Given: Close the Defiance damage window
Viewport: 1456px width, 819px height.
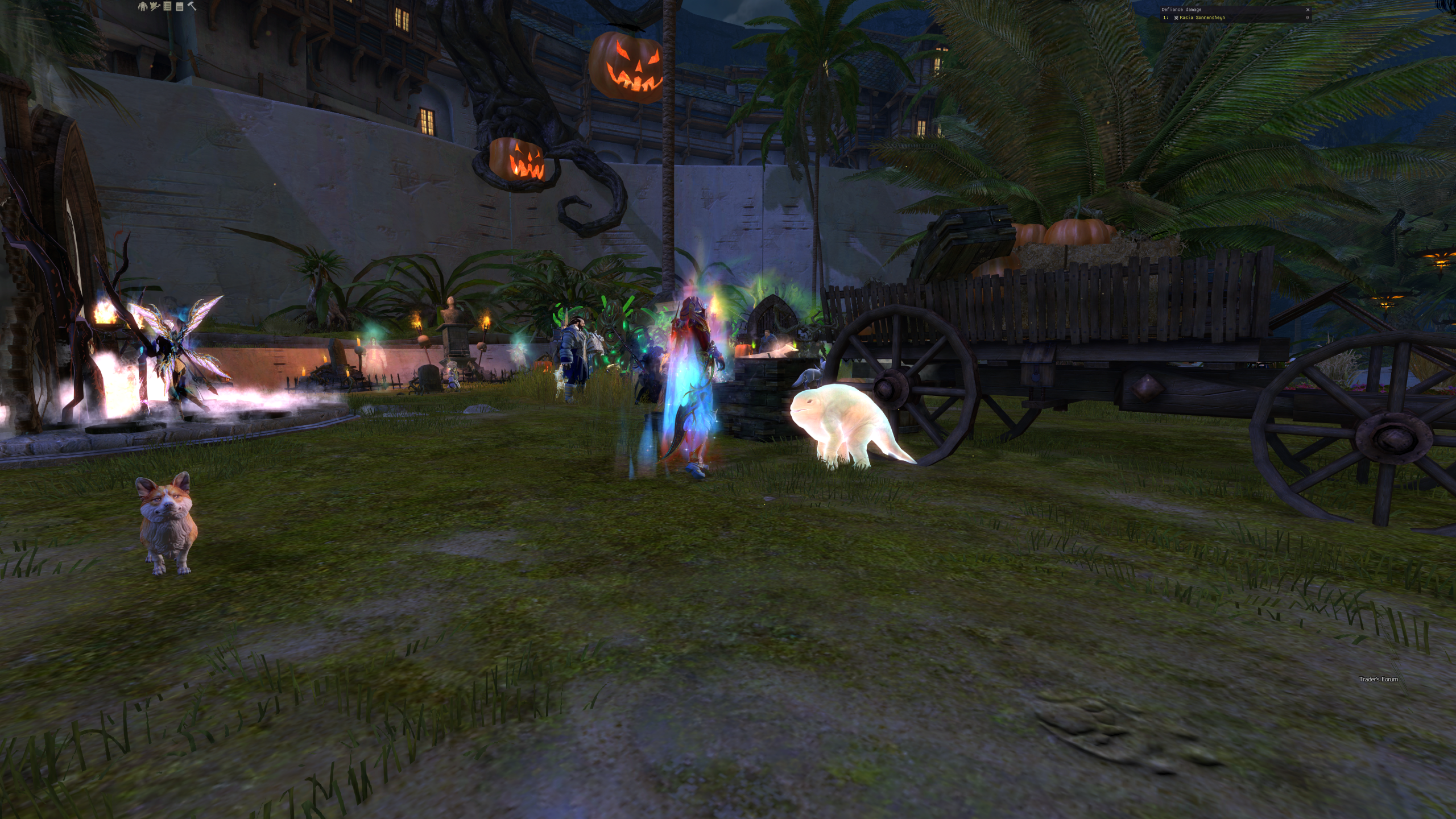Looking at the screenshot, I should pos(1308,10).
